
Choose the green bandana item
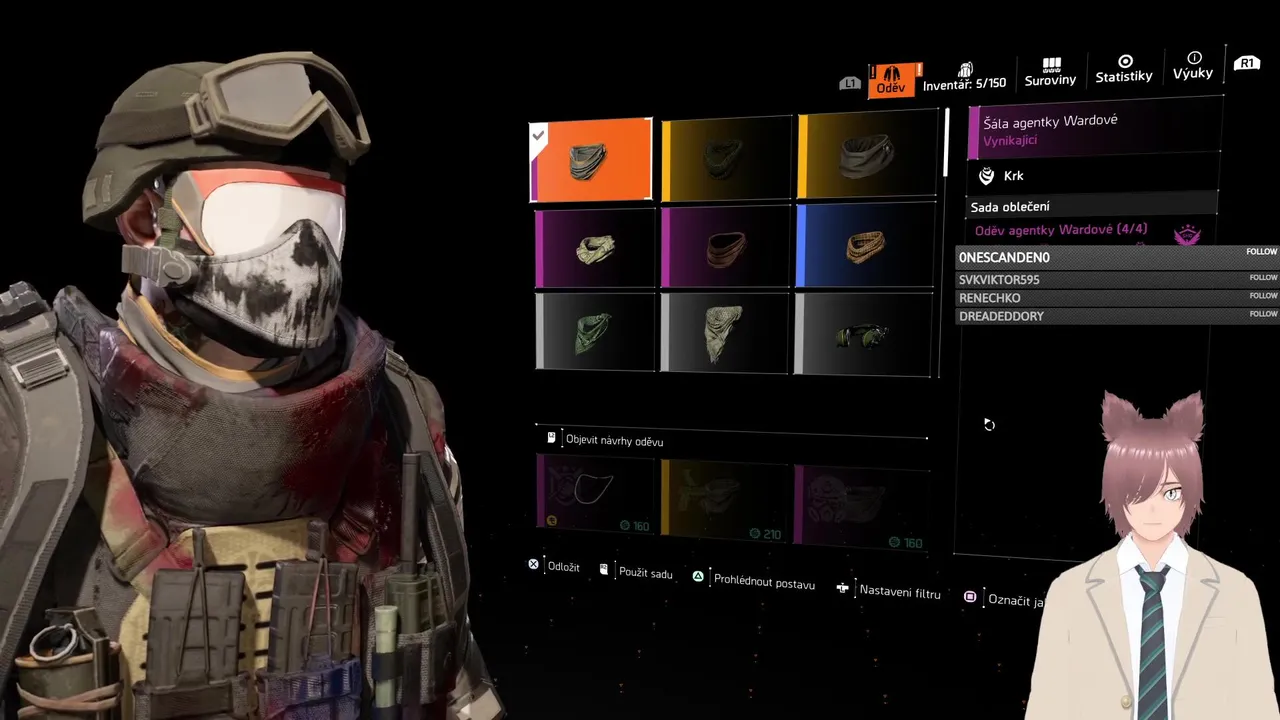click(x=595, y=331)
